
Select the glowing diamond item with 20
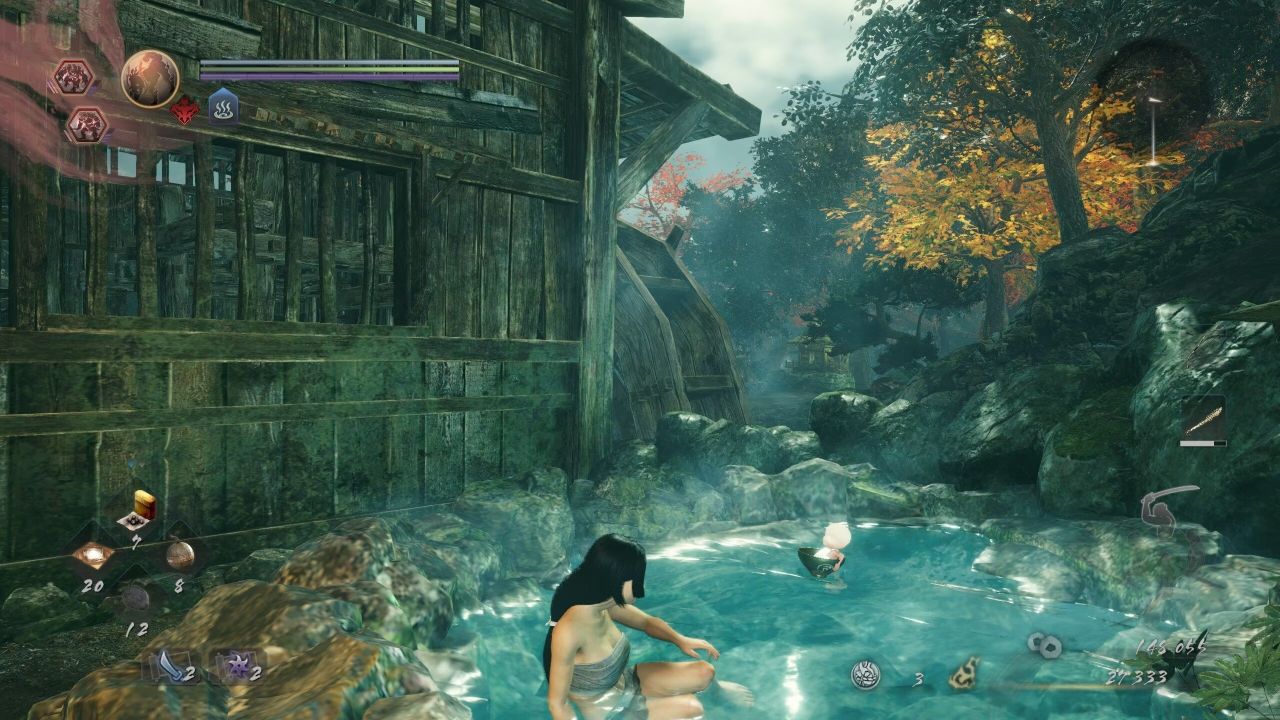tap(93, 556)
